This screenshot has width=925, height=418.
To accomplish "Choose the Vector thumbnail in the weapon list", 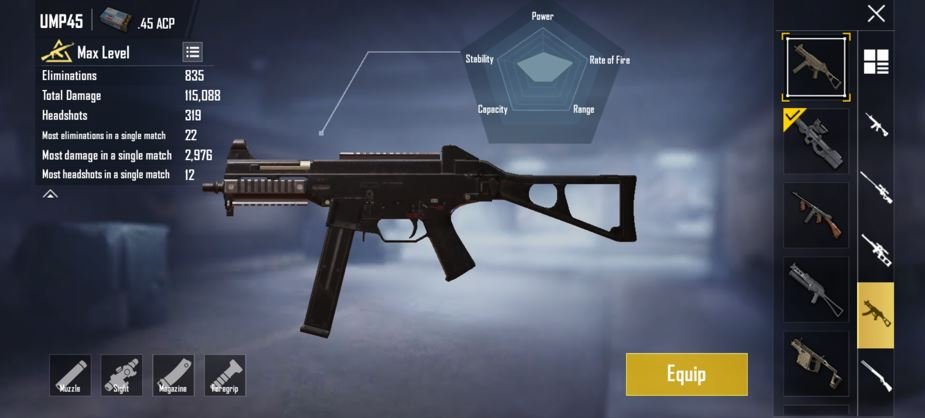I will (816, 364).
